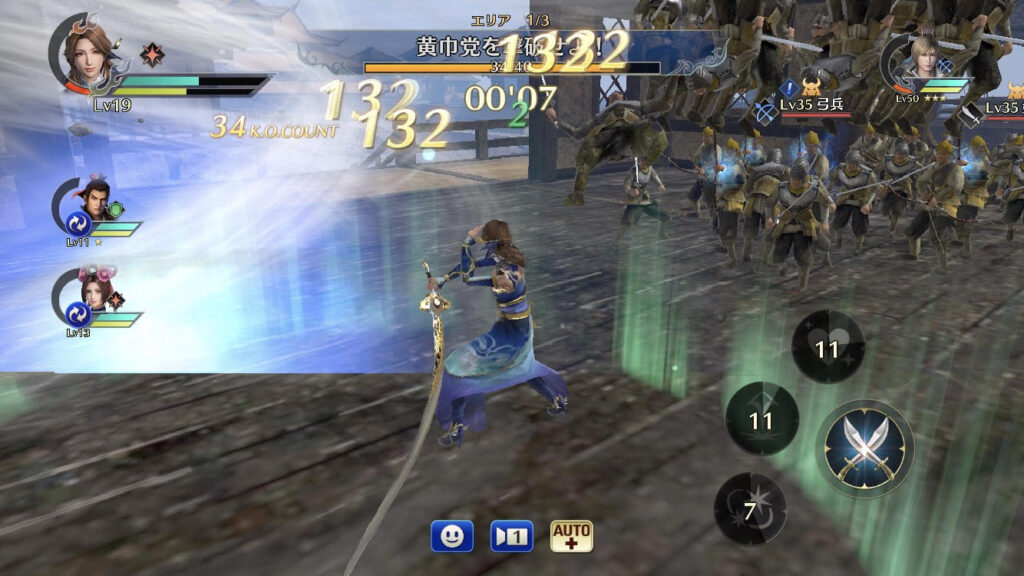The image size is (1024, 576).
Task: Toggle the AUTO battle button
Action: (571, 536)
